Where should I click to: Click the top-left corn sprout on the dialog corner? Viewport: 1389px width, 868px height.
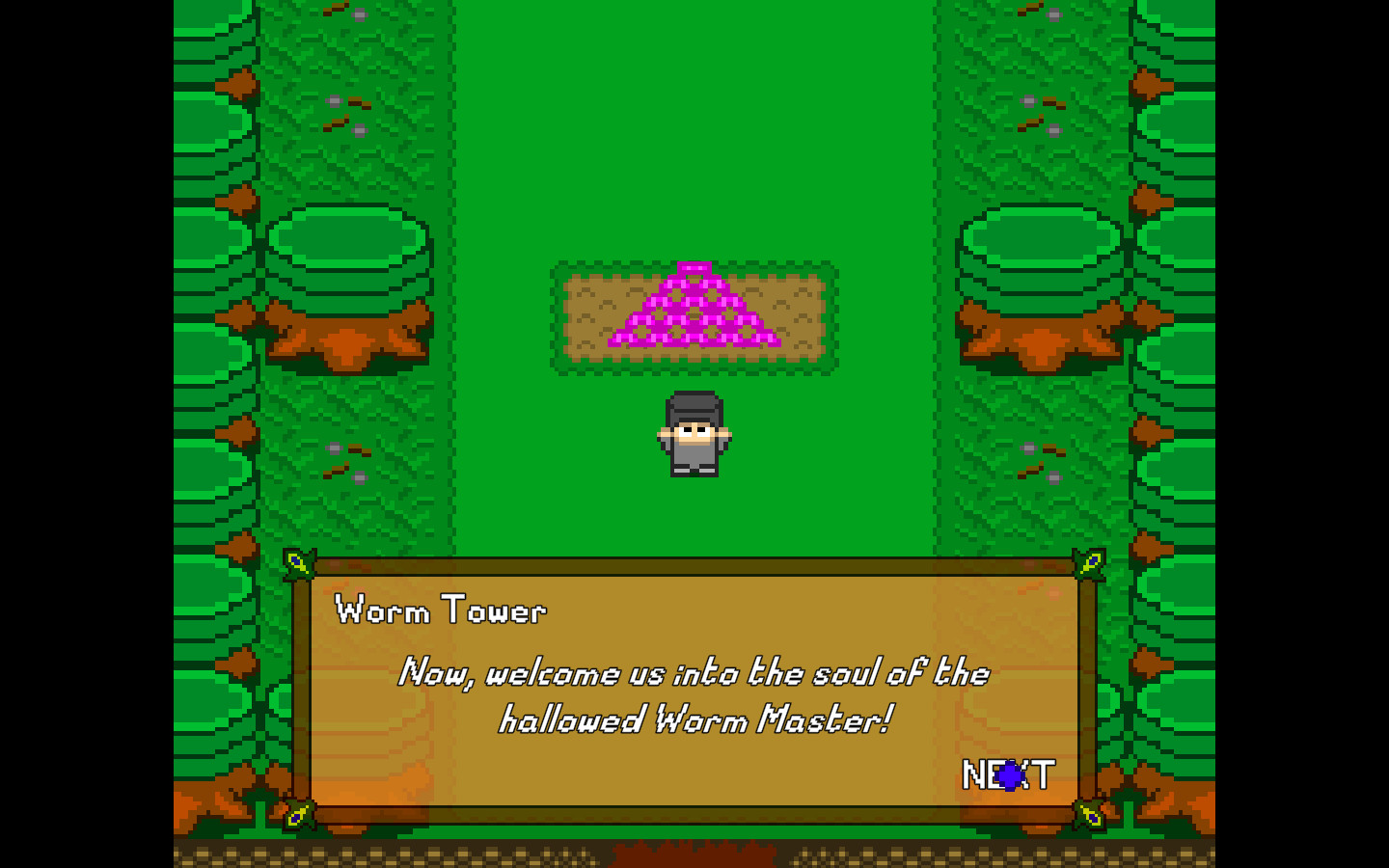[x=299, y=564]
